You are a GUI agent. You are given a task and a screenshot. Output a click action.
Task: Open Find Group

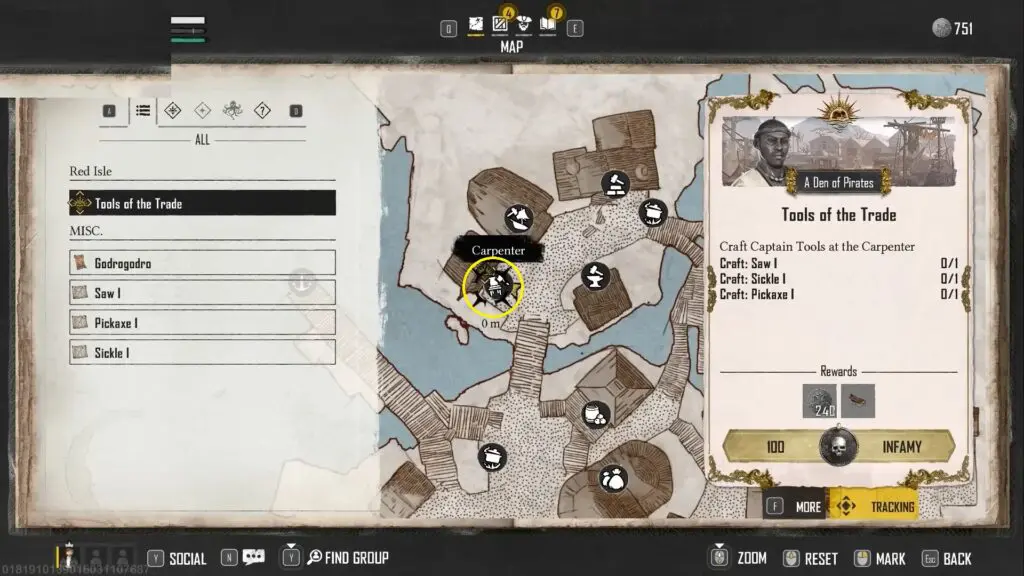(x=347, y=558)
